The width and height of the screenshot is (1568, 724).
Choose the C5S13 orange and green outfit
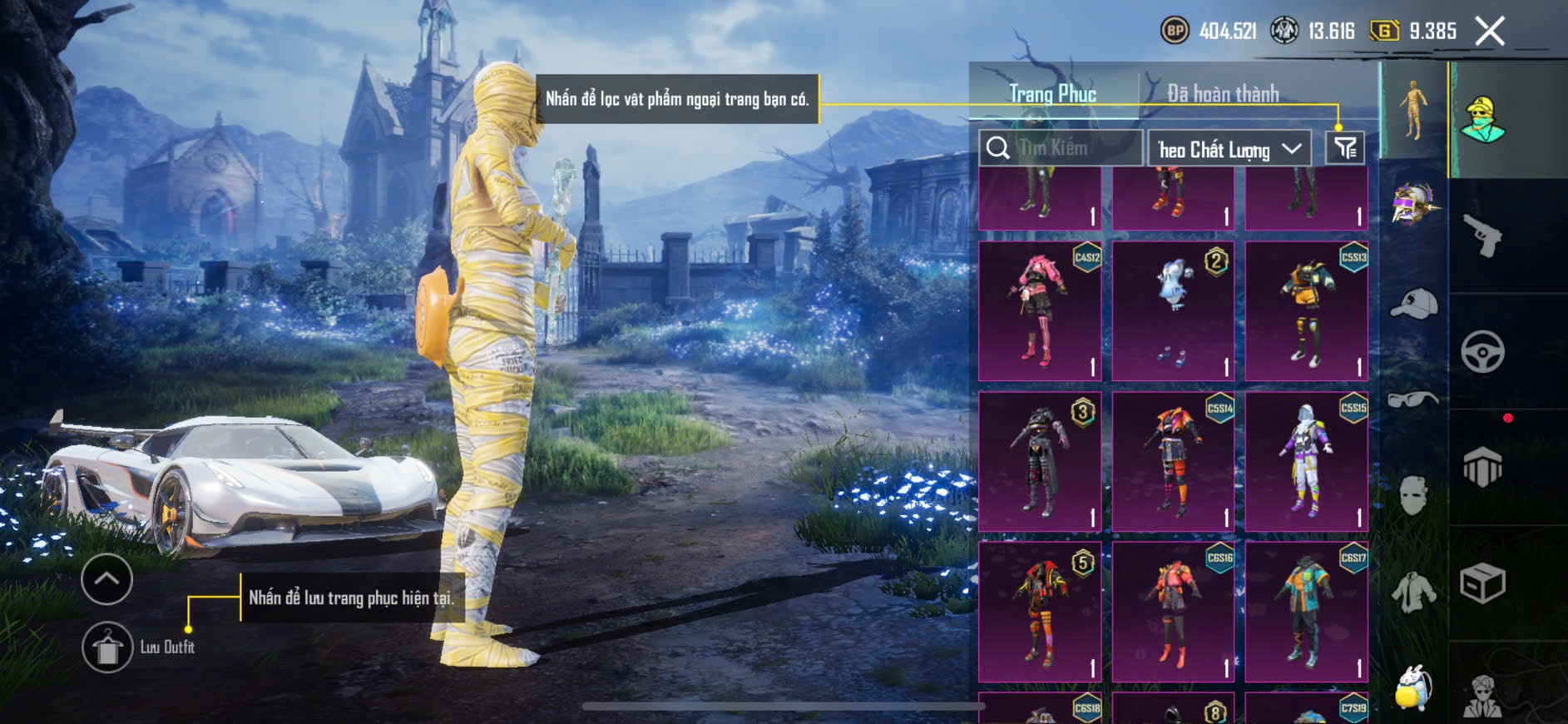click(1306, 311)
